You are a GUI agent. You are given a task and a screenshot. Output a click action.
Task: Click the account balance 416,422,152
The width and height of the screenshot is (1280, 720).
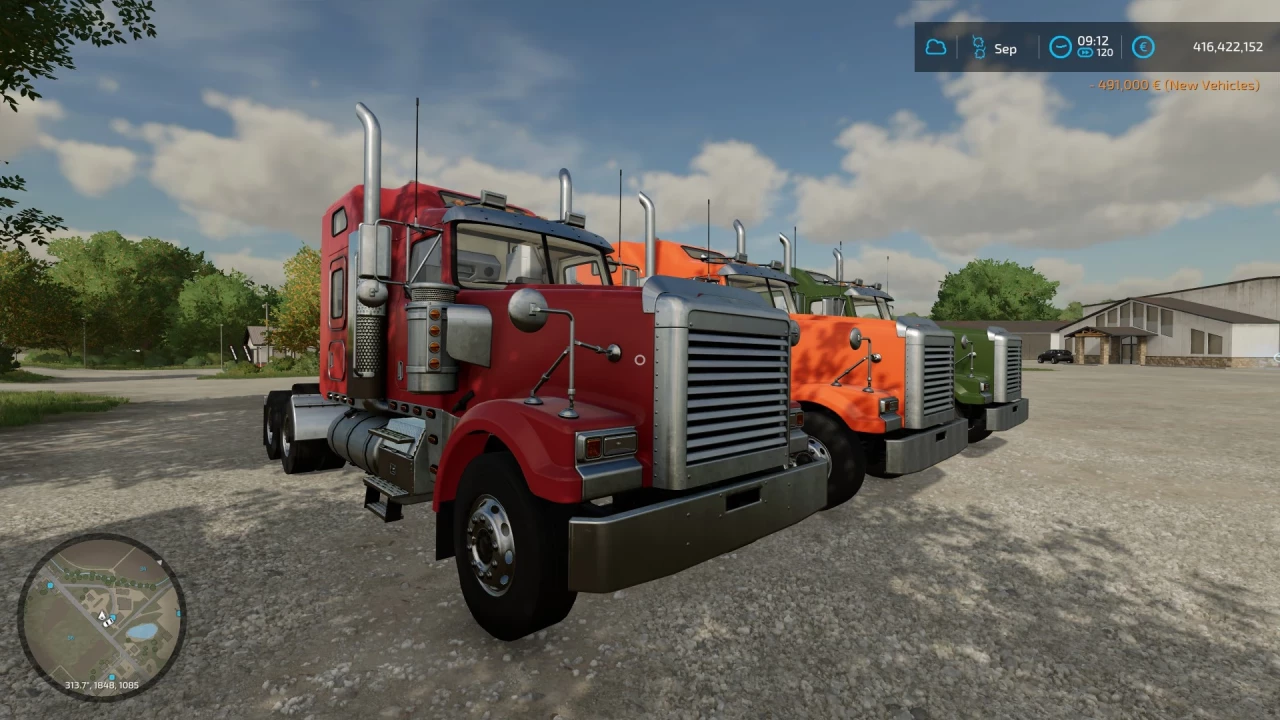click(1228, 47)
